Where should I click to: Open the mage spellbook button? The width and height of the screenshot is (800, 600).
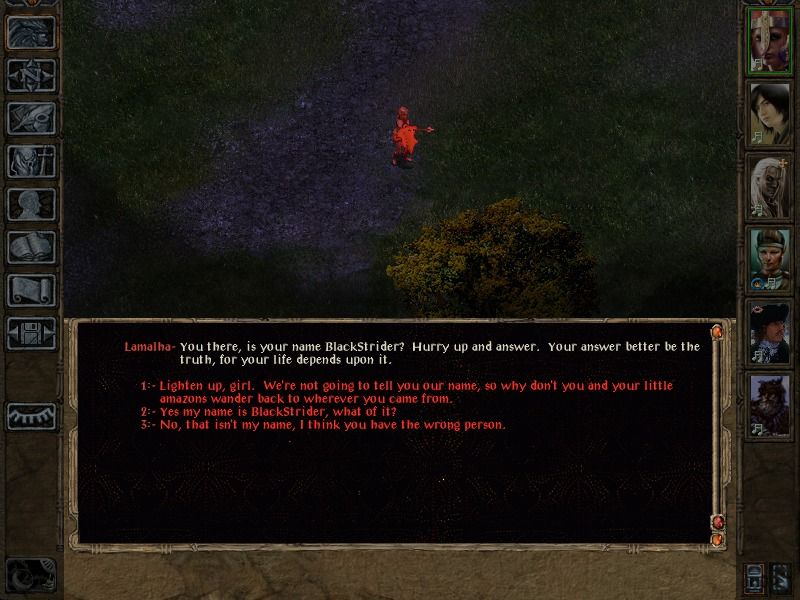[x=30, y=247]
